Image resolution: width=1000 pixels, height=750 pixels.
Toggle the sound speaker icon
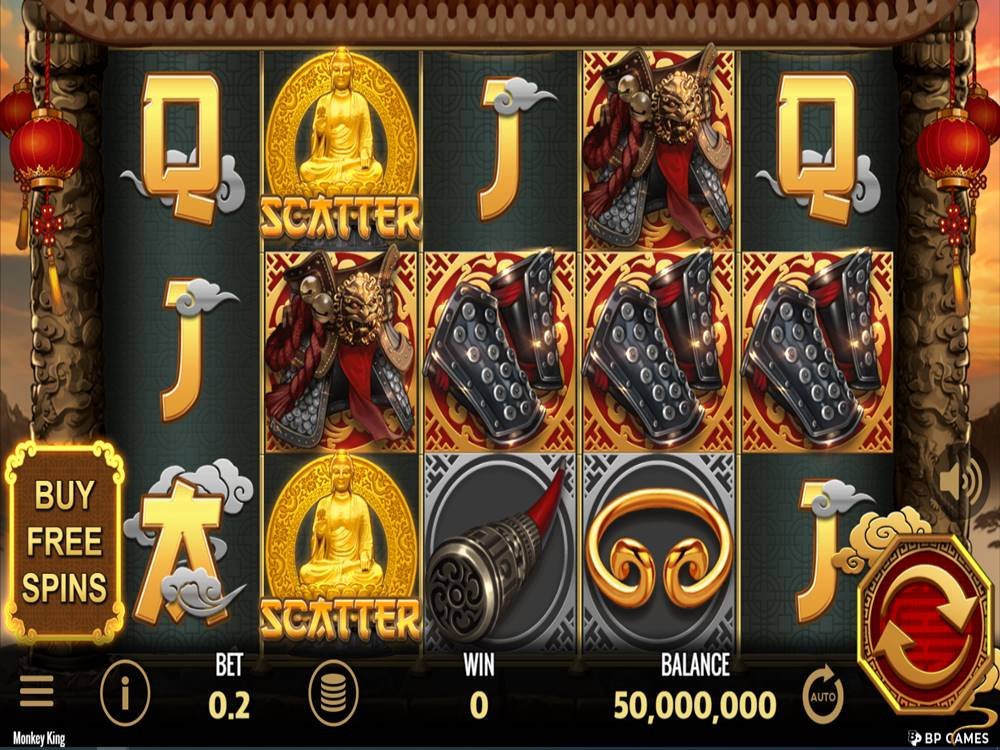pos(966,481)
